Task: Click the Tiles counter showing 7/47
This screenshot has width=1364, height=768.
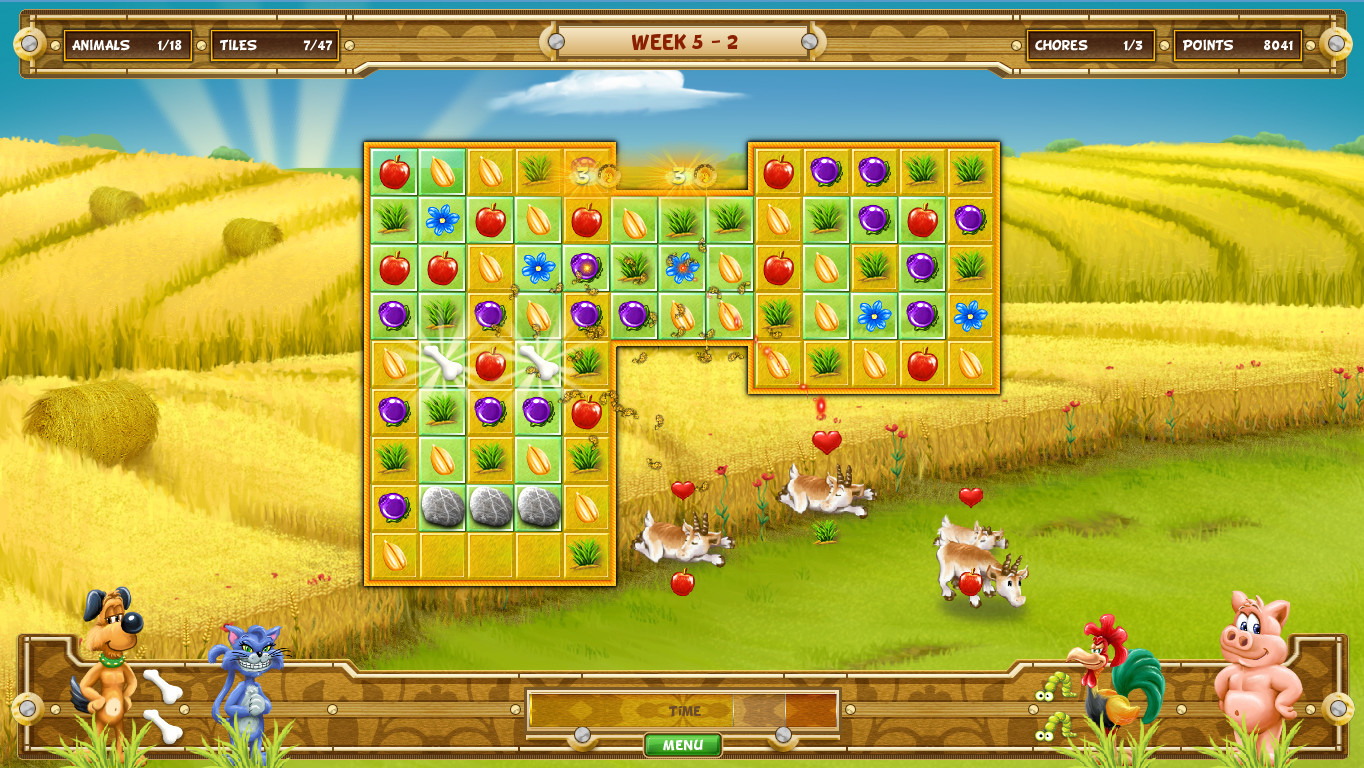Action: click(x=275, y=44)
